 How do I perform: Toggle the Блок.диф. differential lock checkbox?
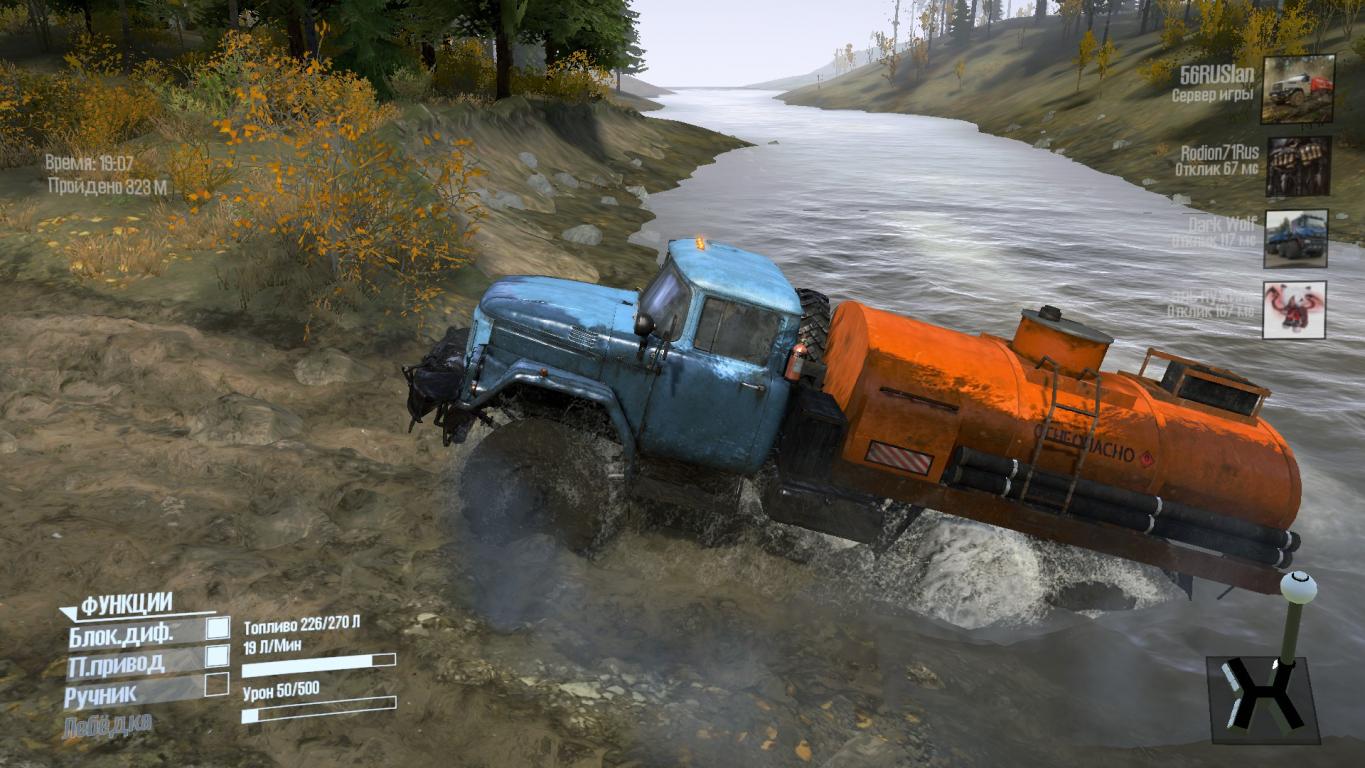coord(217,628)
